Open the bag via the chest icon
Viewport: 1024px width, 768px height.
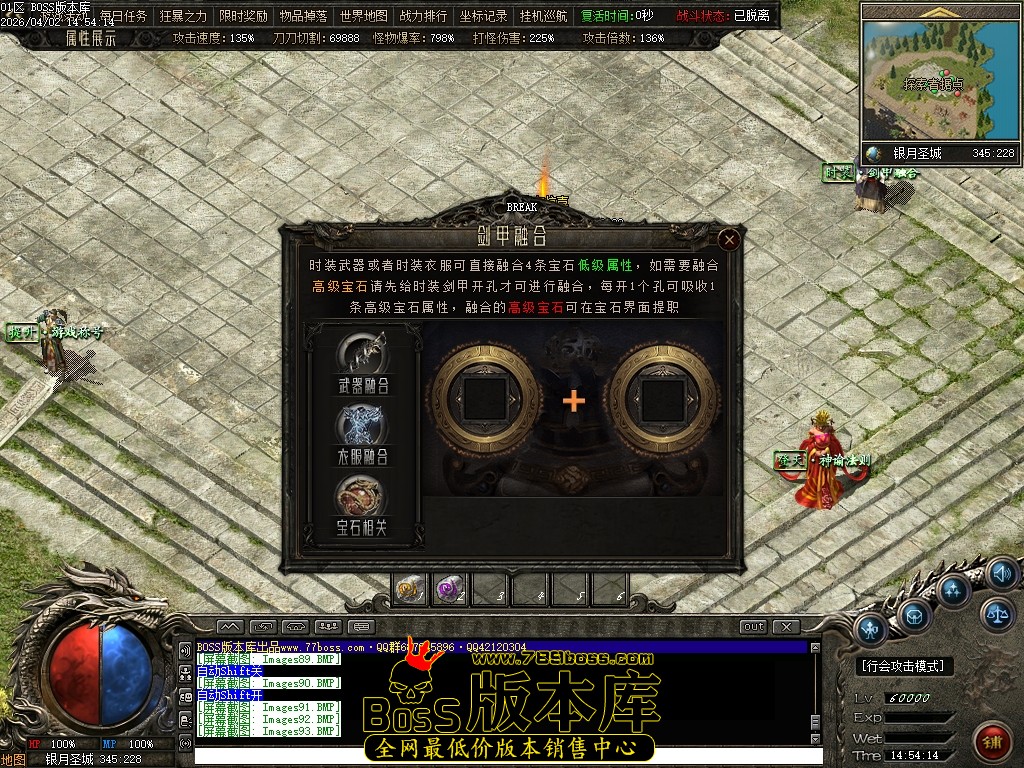(912, 618)
